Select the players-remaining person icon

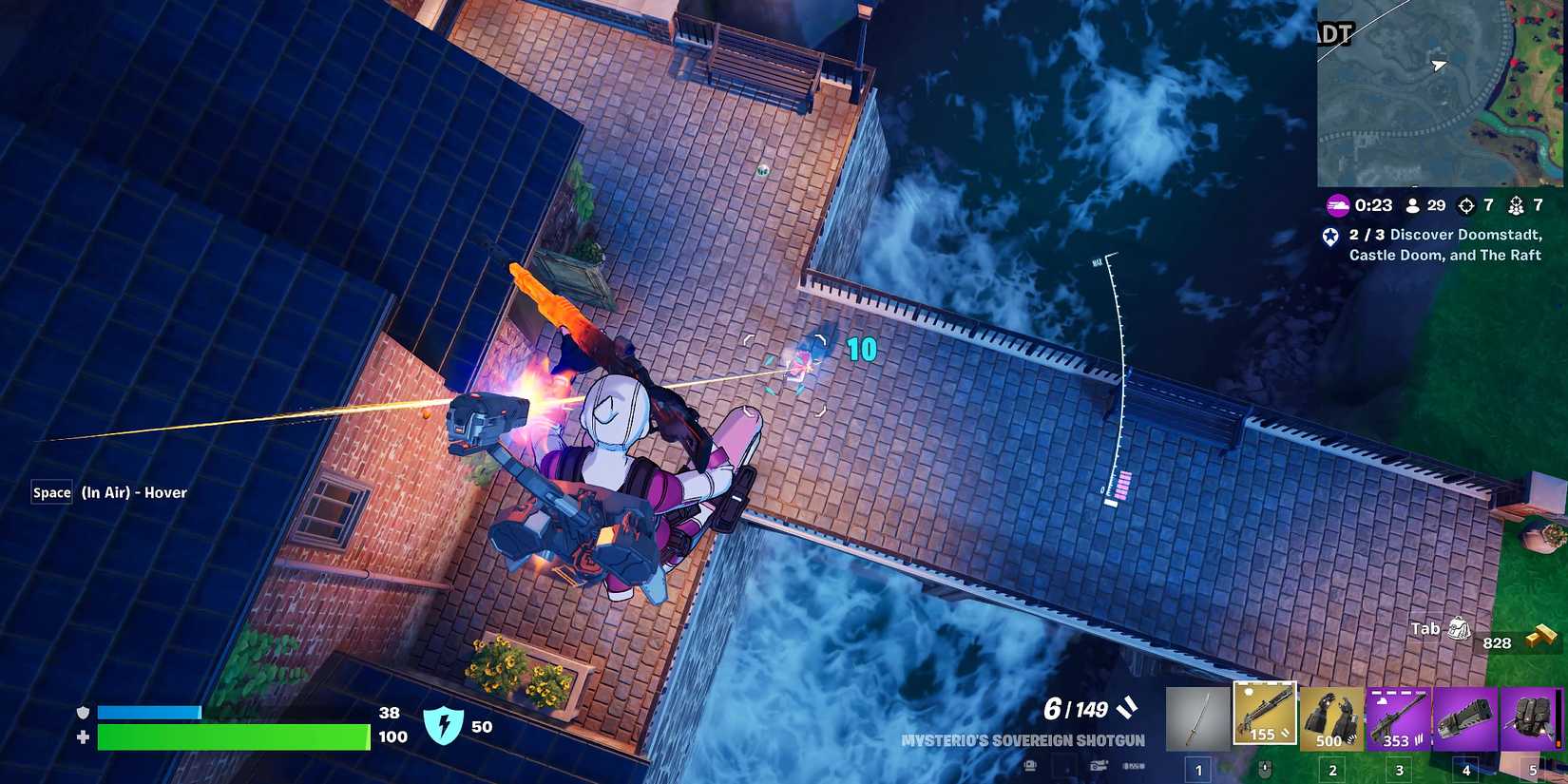pyautogui.click(x=1415, y=205)
